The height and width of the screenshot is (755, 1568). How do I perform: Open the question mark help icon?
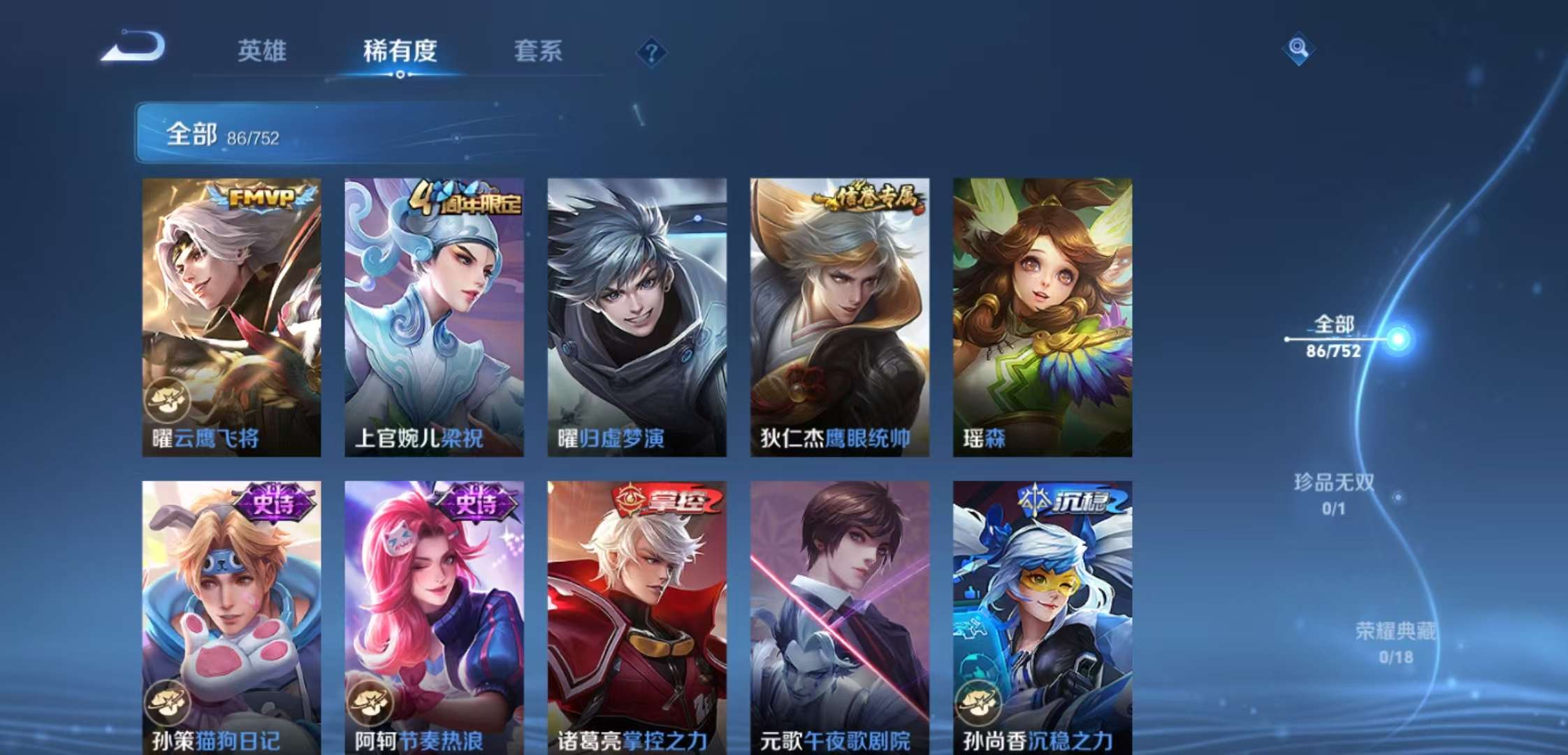tap(651, 52)
